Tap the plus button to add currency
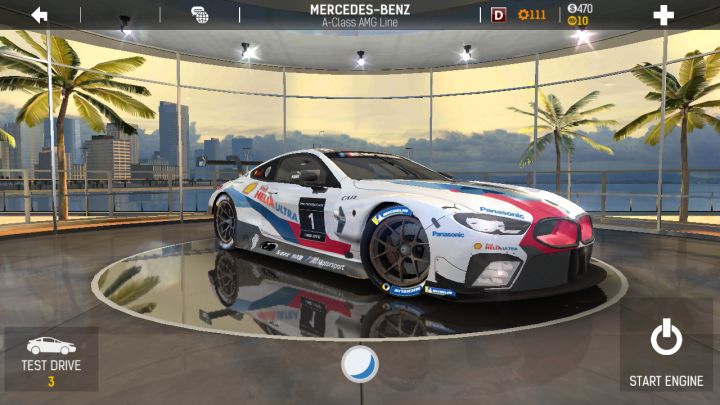Image resolution: width=720 pixels, height=405 pixels. point(663,15)
